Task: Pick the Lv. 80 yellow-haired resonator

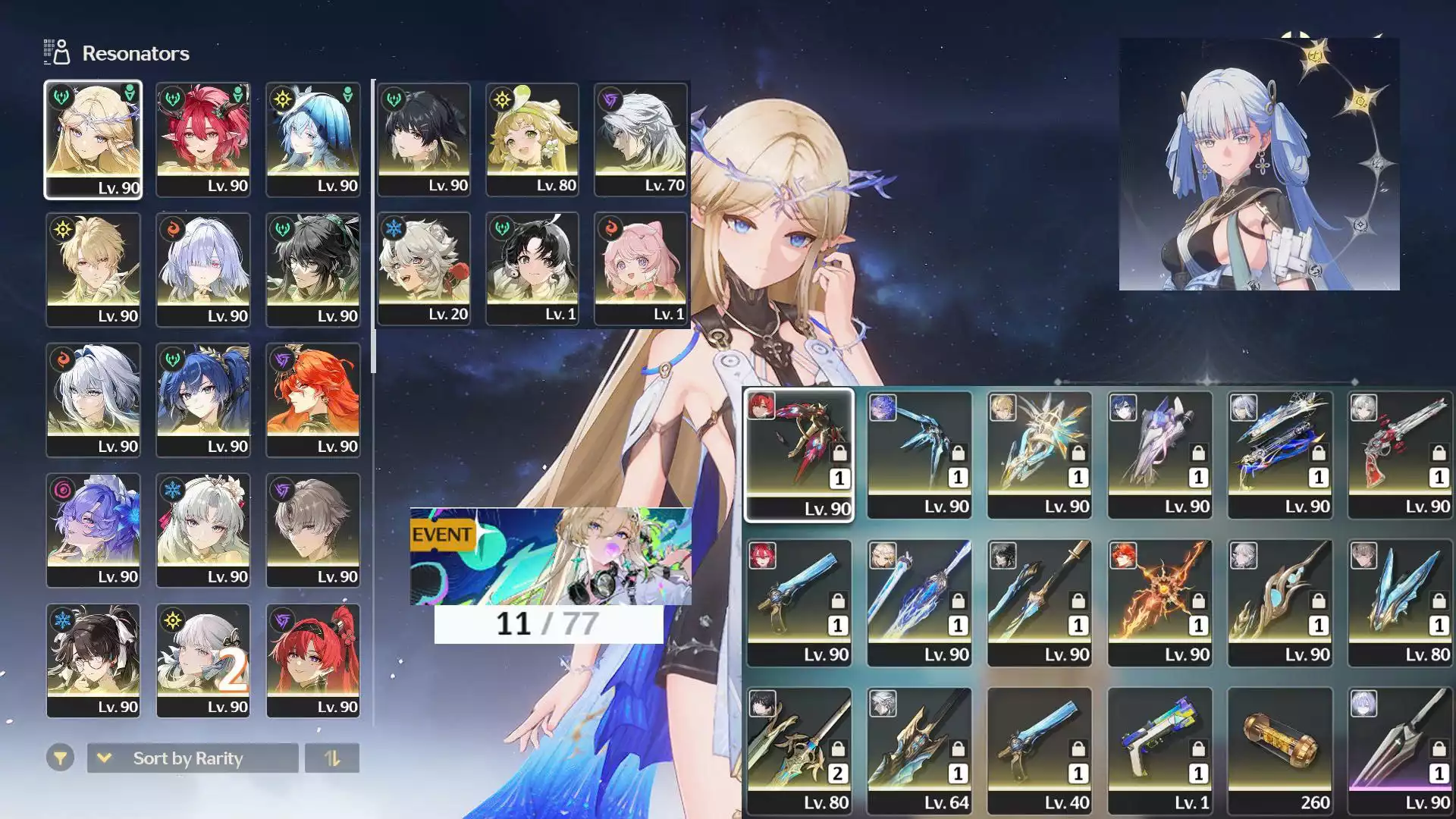Action: click(x=532, y=140)
